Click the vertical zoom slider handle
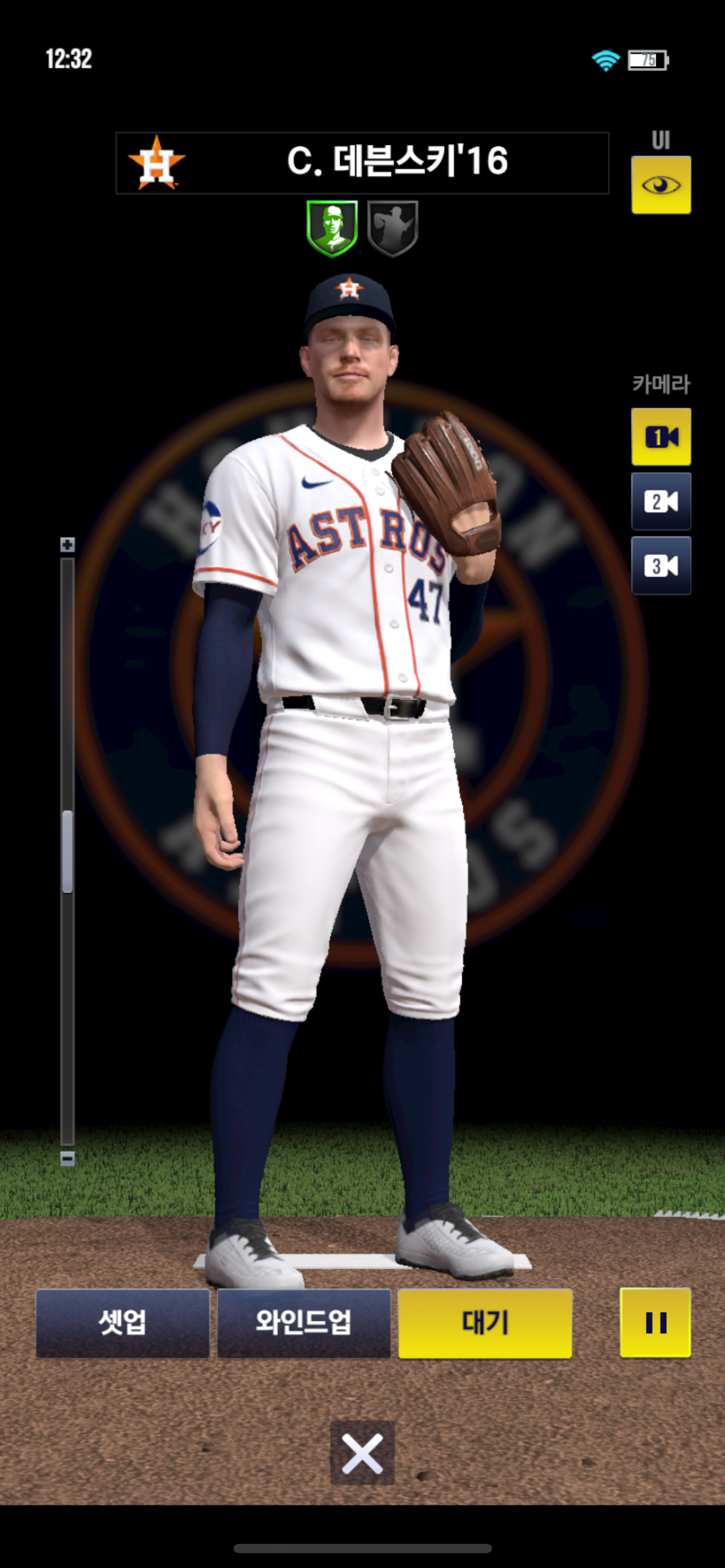 (x=68, y=852)
